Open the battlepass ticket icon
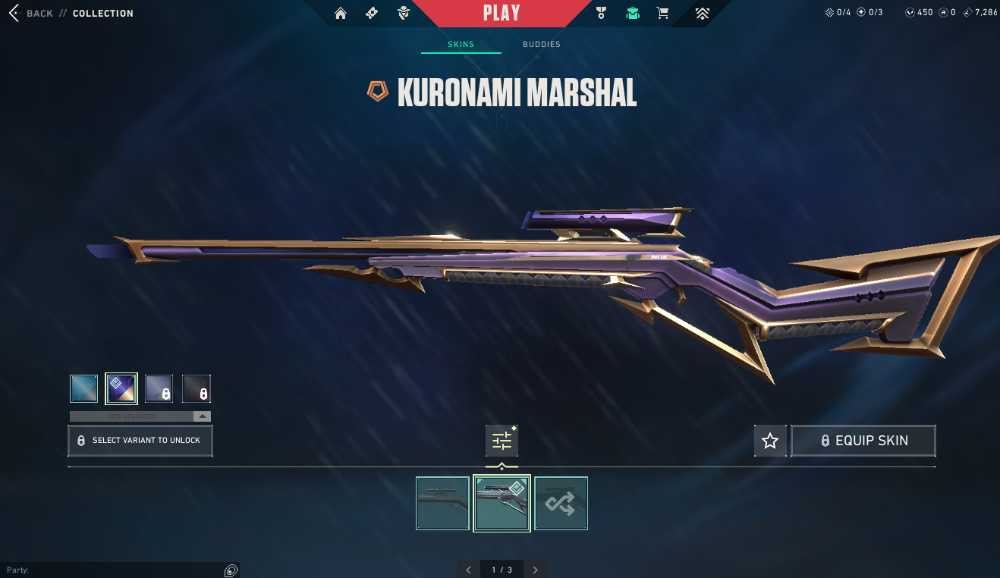Screen dimensions: 1000x578 click(x=372, y=13)
